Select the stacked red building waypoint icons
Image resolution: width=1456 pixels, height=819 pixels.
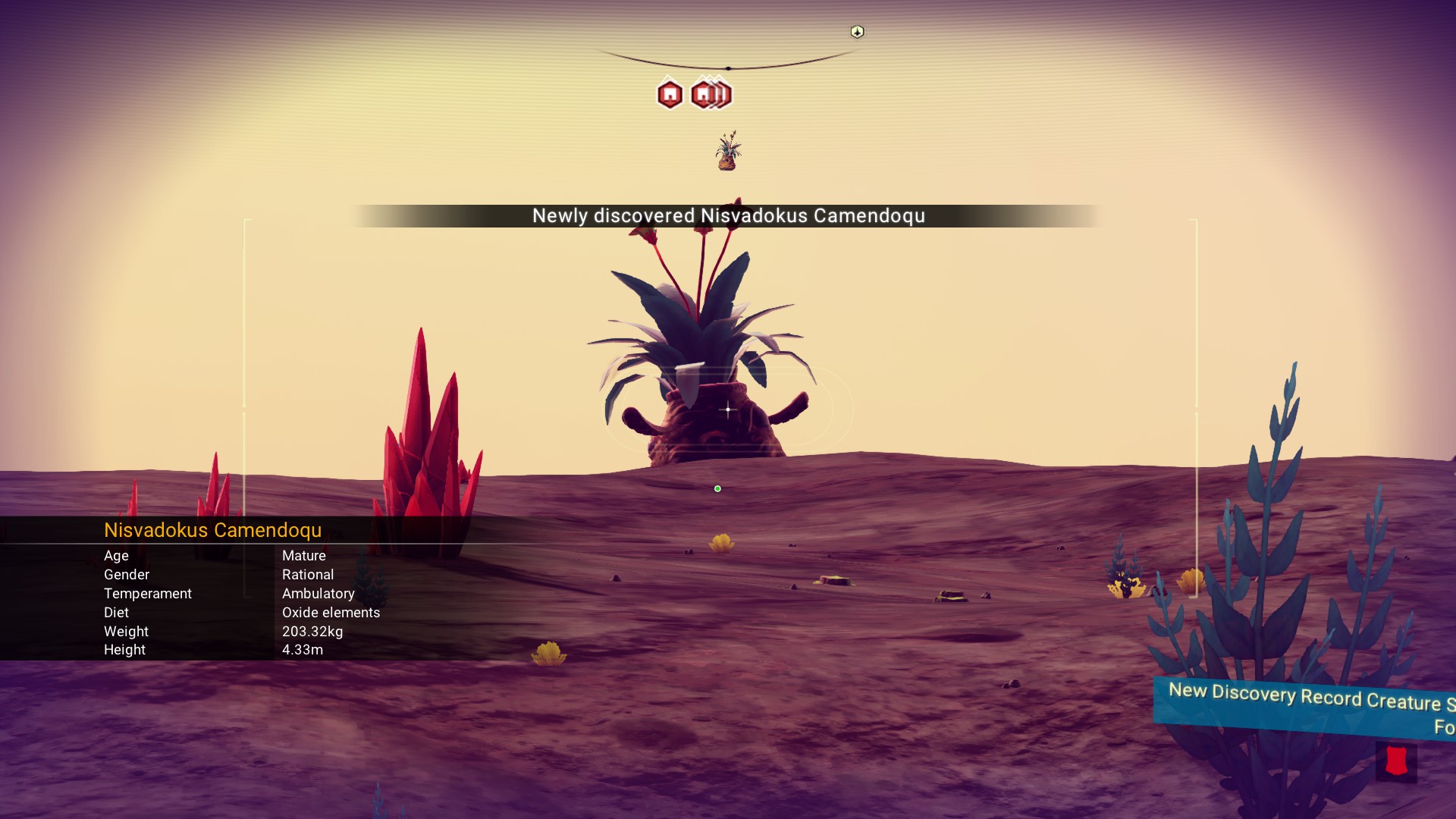coord(711,95)
